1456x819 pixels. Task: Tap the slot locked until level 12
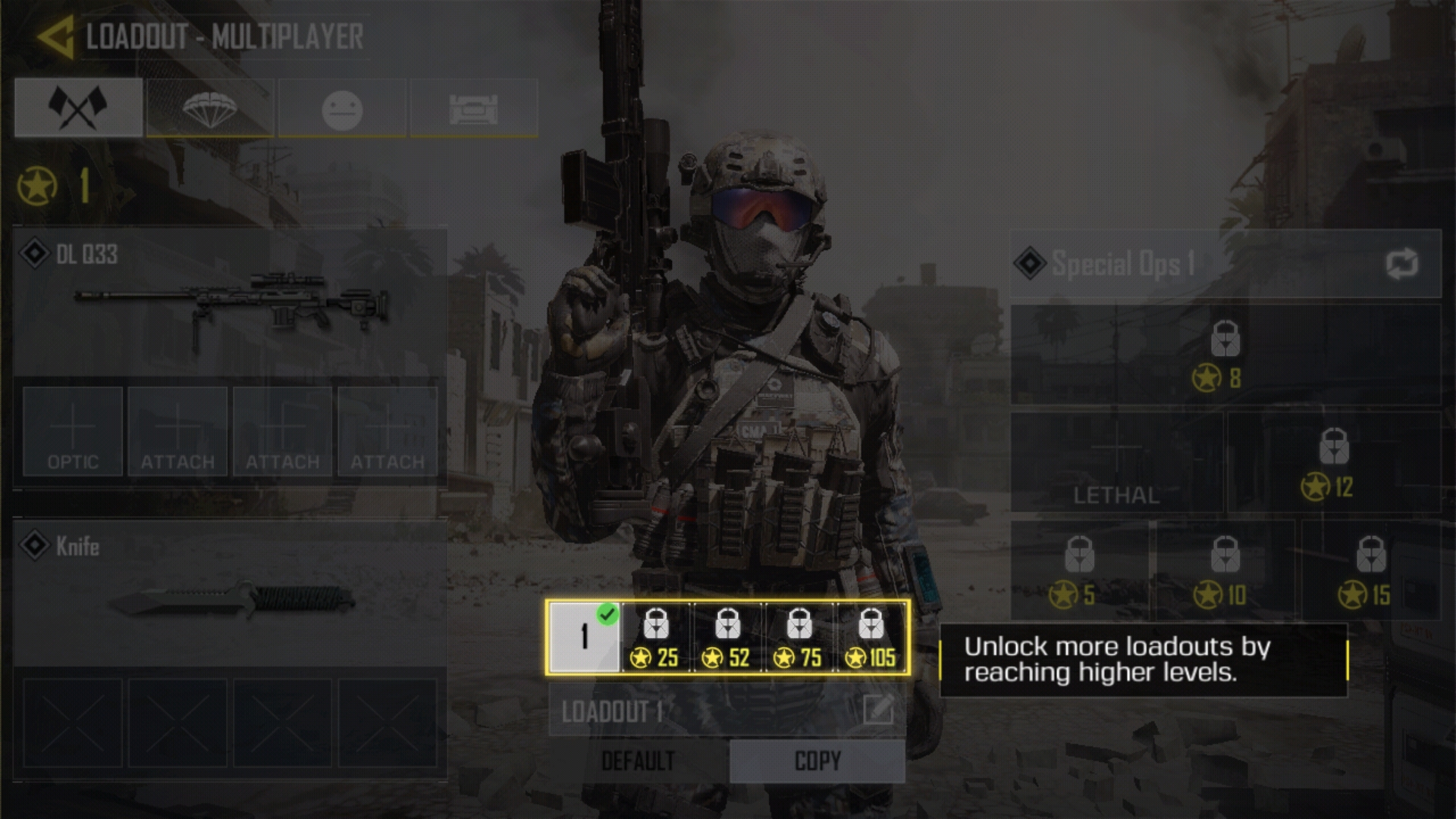pos(1334,463)
